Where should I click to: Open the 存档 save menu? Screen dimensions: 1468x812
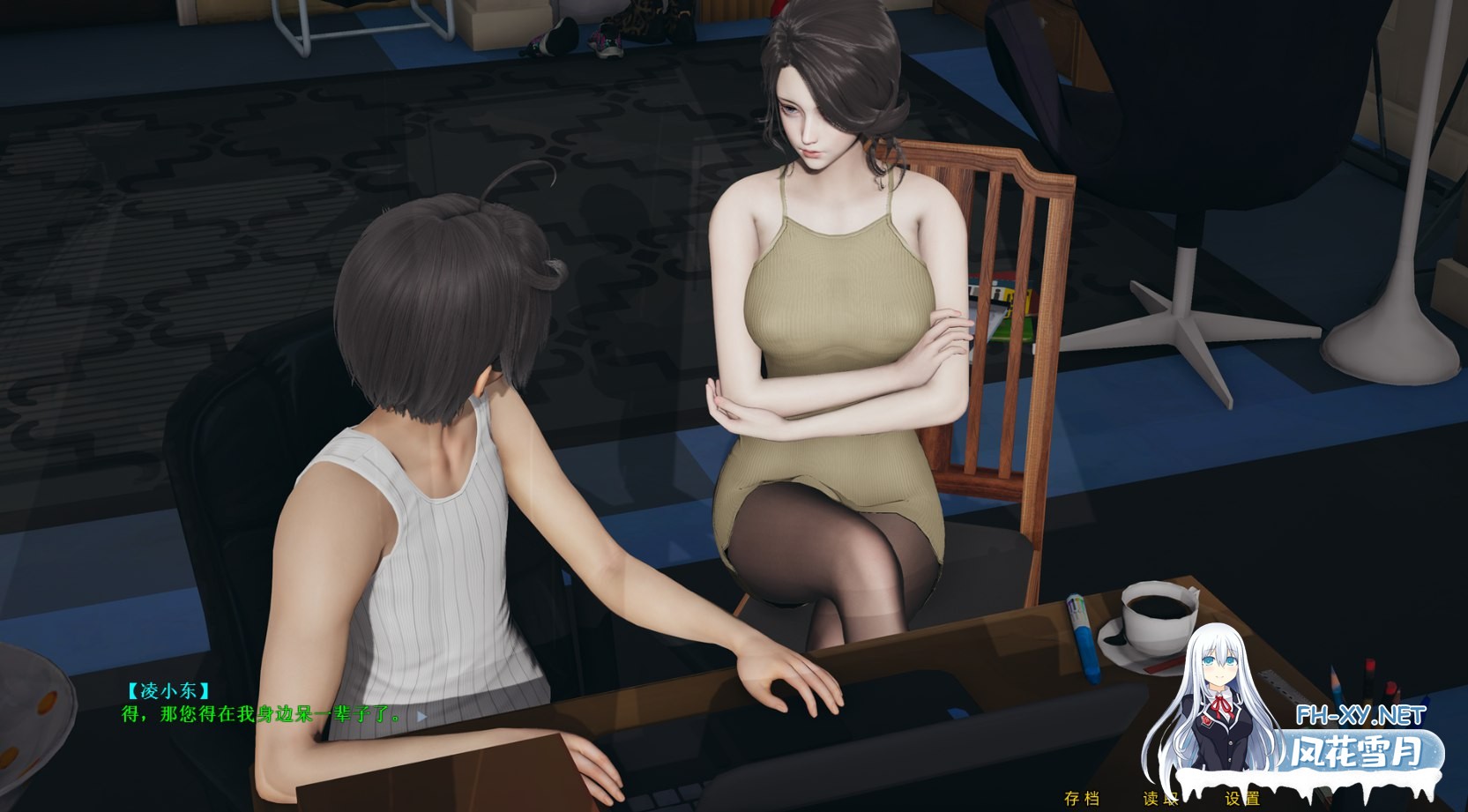click(x=1082, y=799)
